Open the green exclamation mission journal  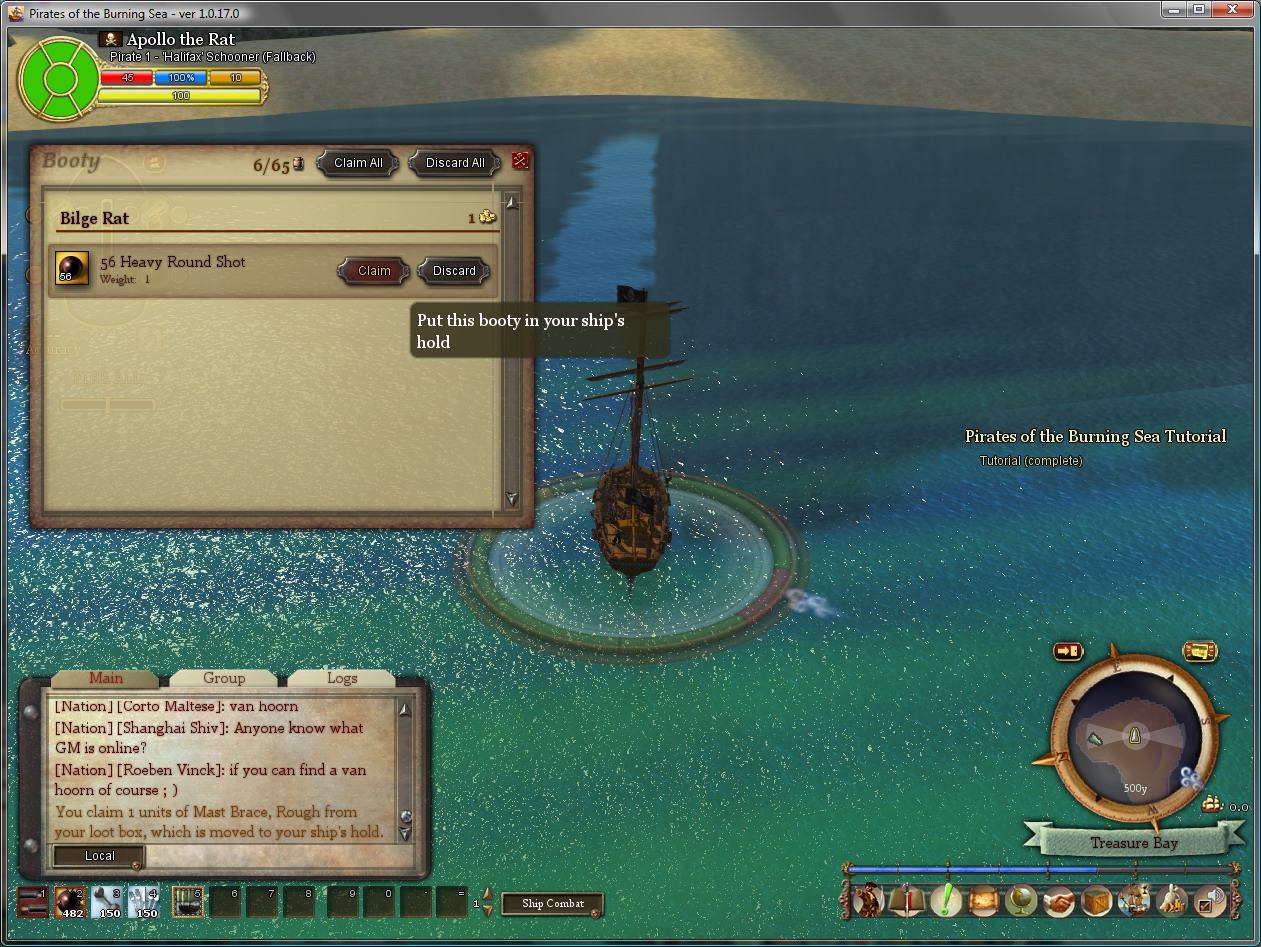pyautogui.click(x=945, y=900)
